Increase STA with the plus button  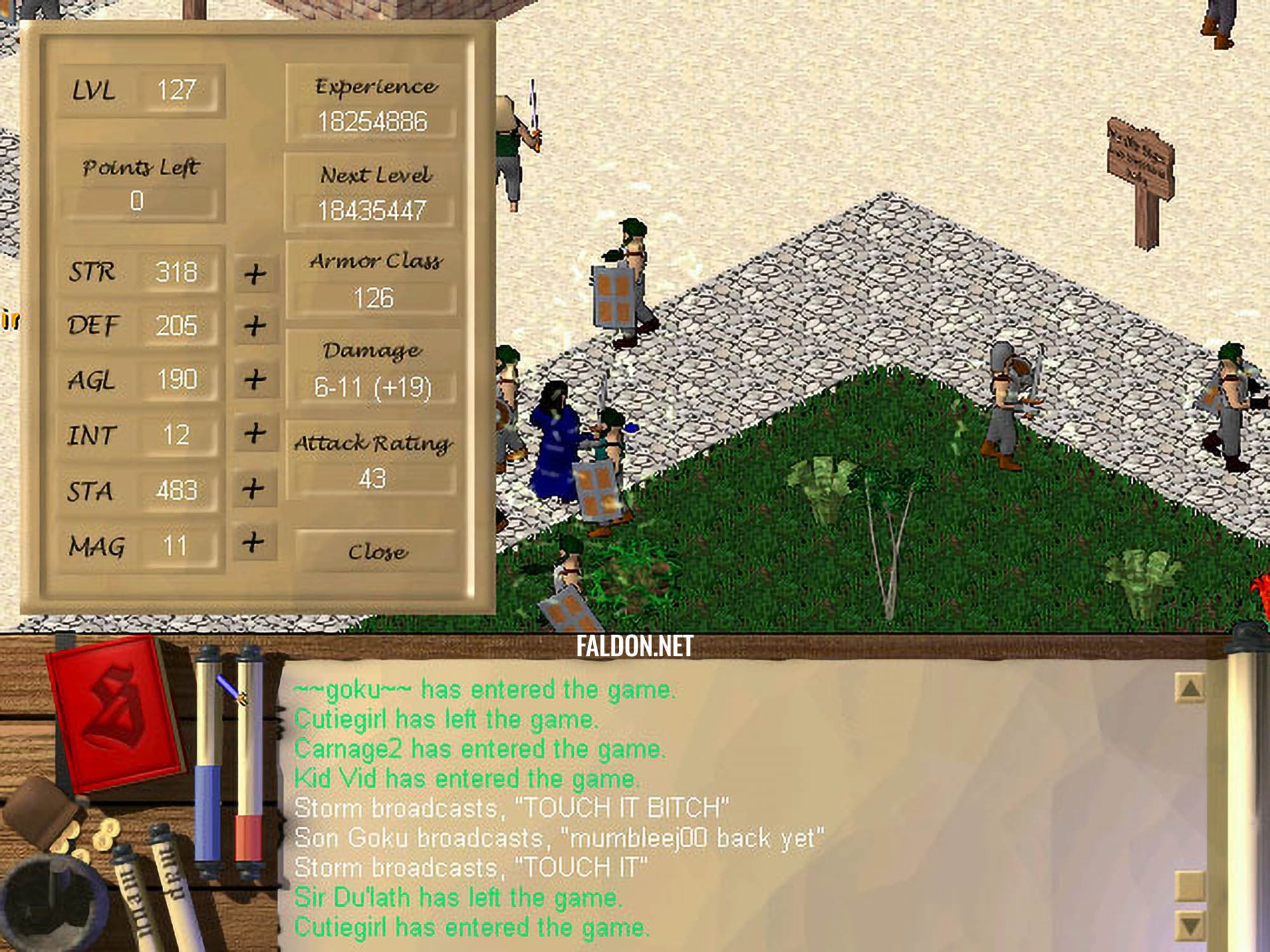point(253,488)
